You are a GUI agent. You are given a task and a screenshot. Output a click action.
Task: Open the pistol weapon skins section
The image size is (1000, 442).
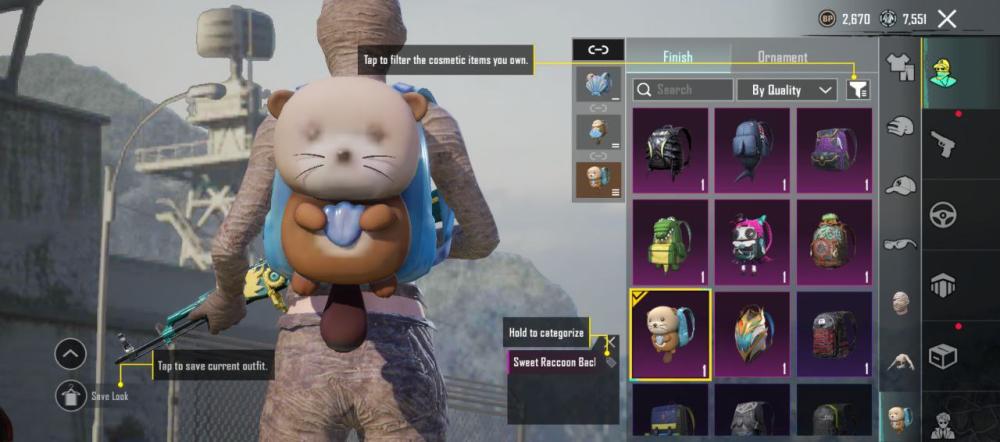click(943, 144)
